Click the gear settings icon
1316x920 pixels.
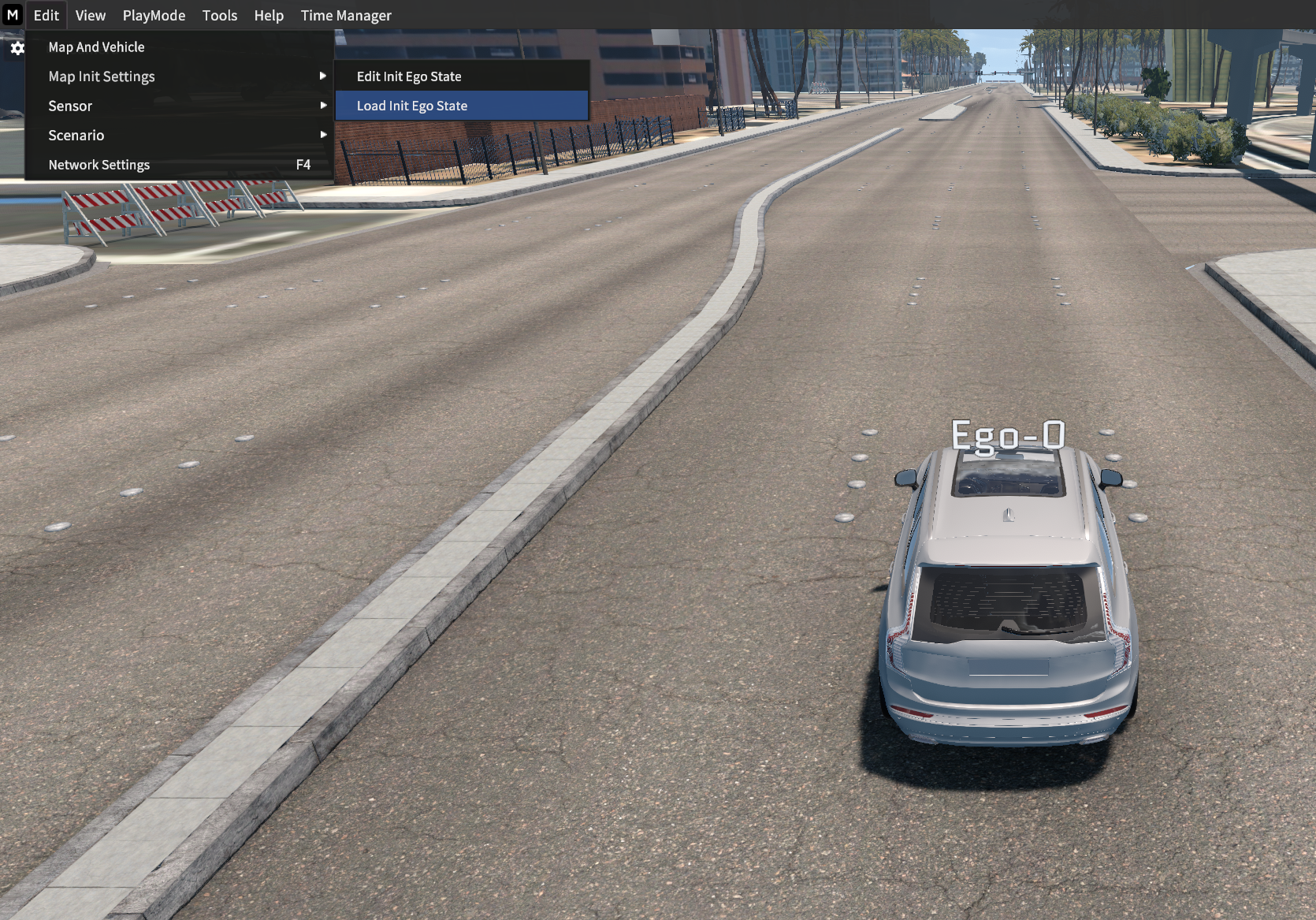pos(17,49)
